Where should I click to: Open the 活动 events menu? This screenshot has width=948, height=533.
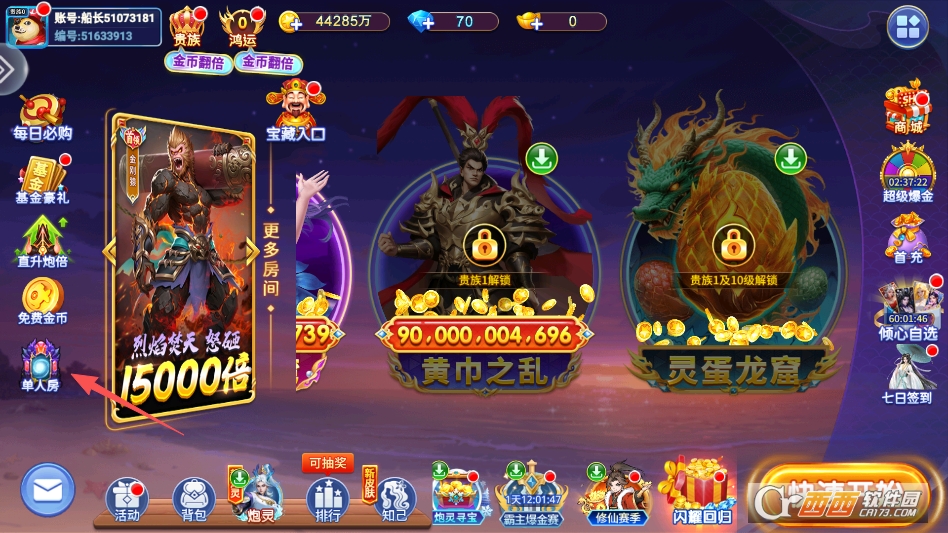(x=127, y=498)
